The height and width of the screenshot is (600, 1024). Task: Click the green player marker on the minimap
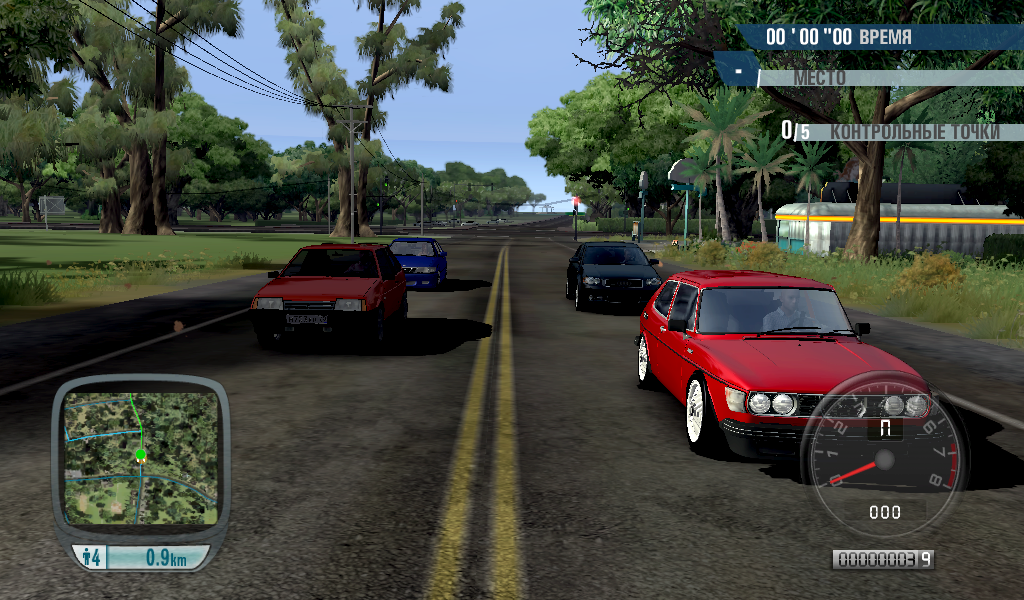(141, 455)
